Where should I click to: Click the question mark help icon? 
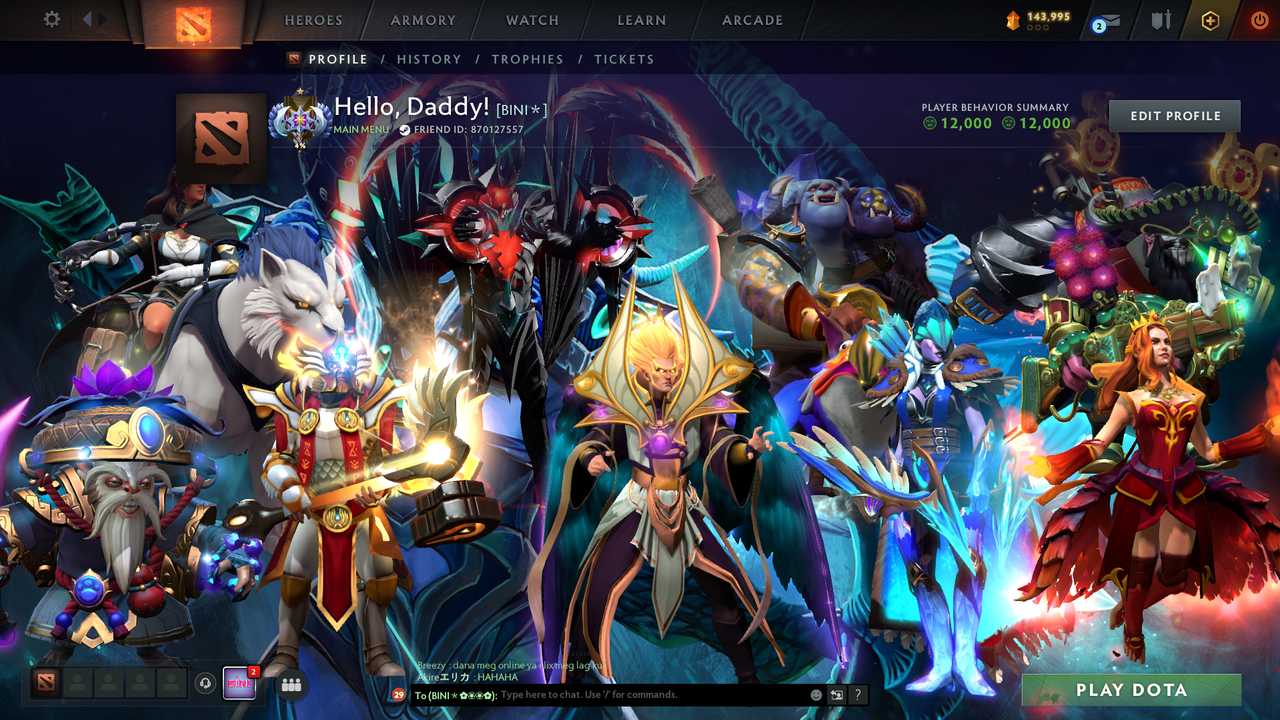(859, 694)
